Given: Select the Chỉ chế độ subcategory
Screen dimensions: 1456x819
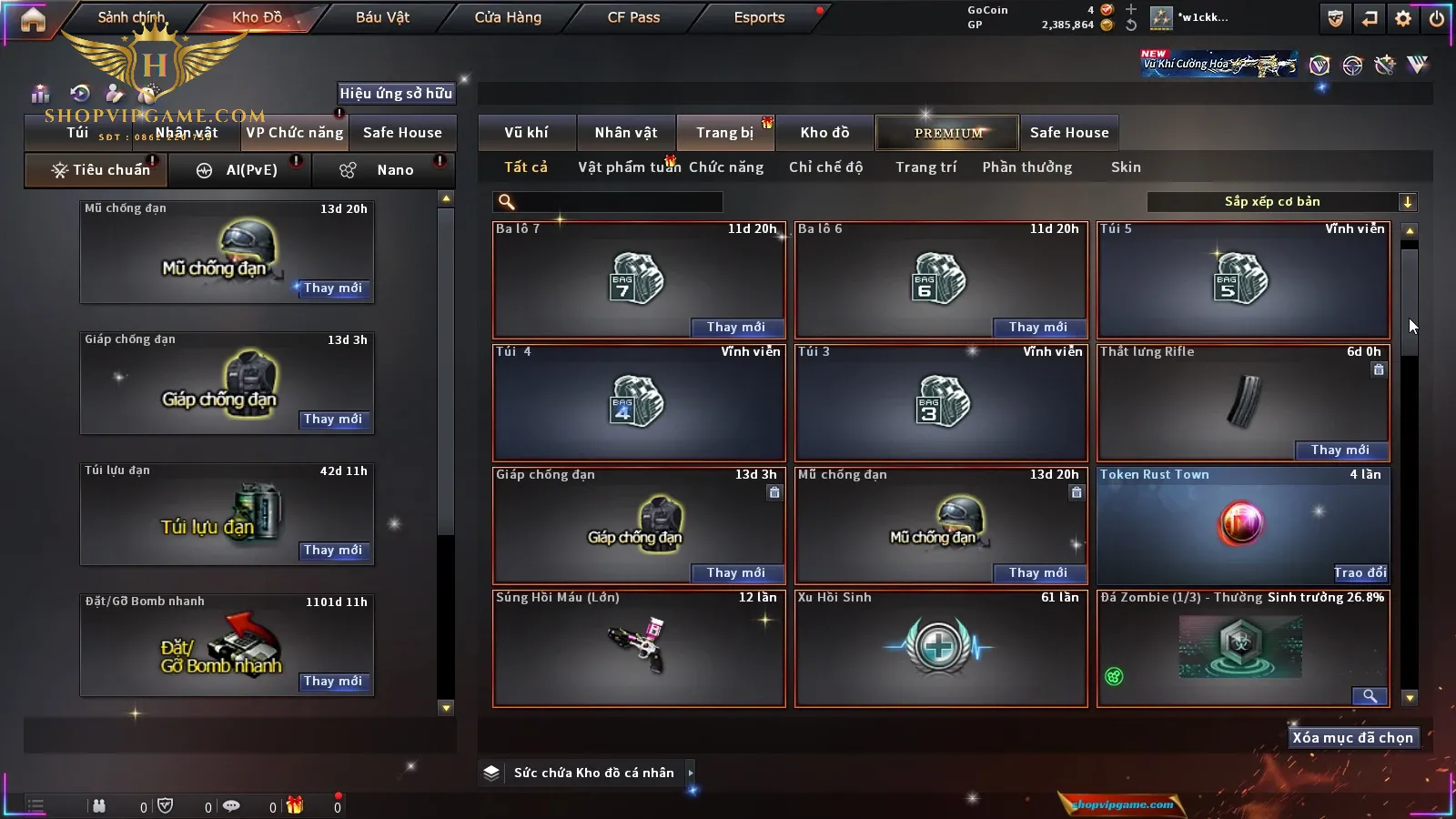Looking at the screenshot, I should (825, 167).
